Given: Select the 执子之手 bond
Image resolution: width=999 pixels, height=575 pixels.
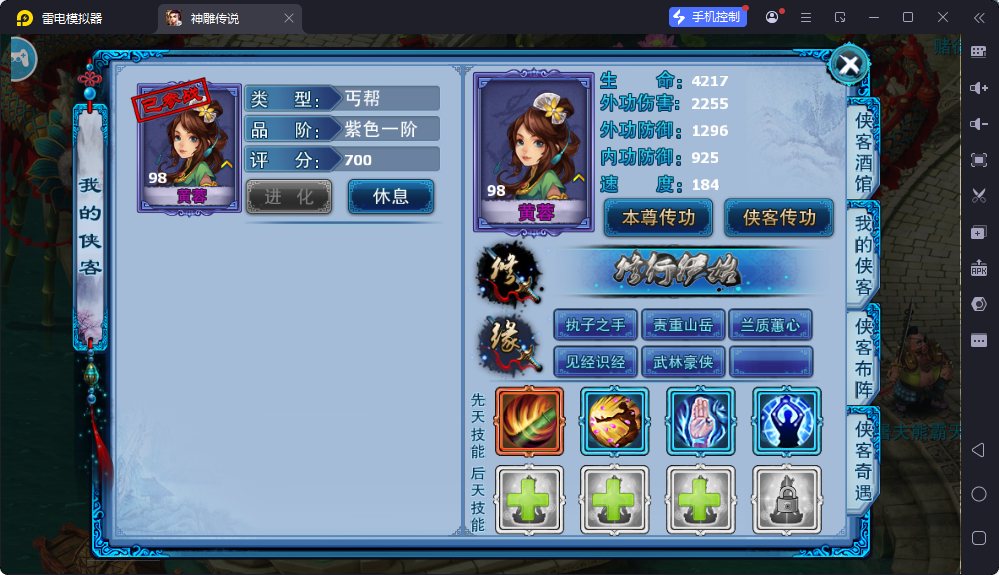Looking at the screenshot, I should click(595, 325).
